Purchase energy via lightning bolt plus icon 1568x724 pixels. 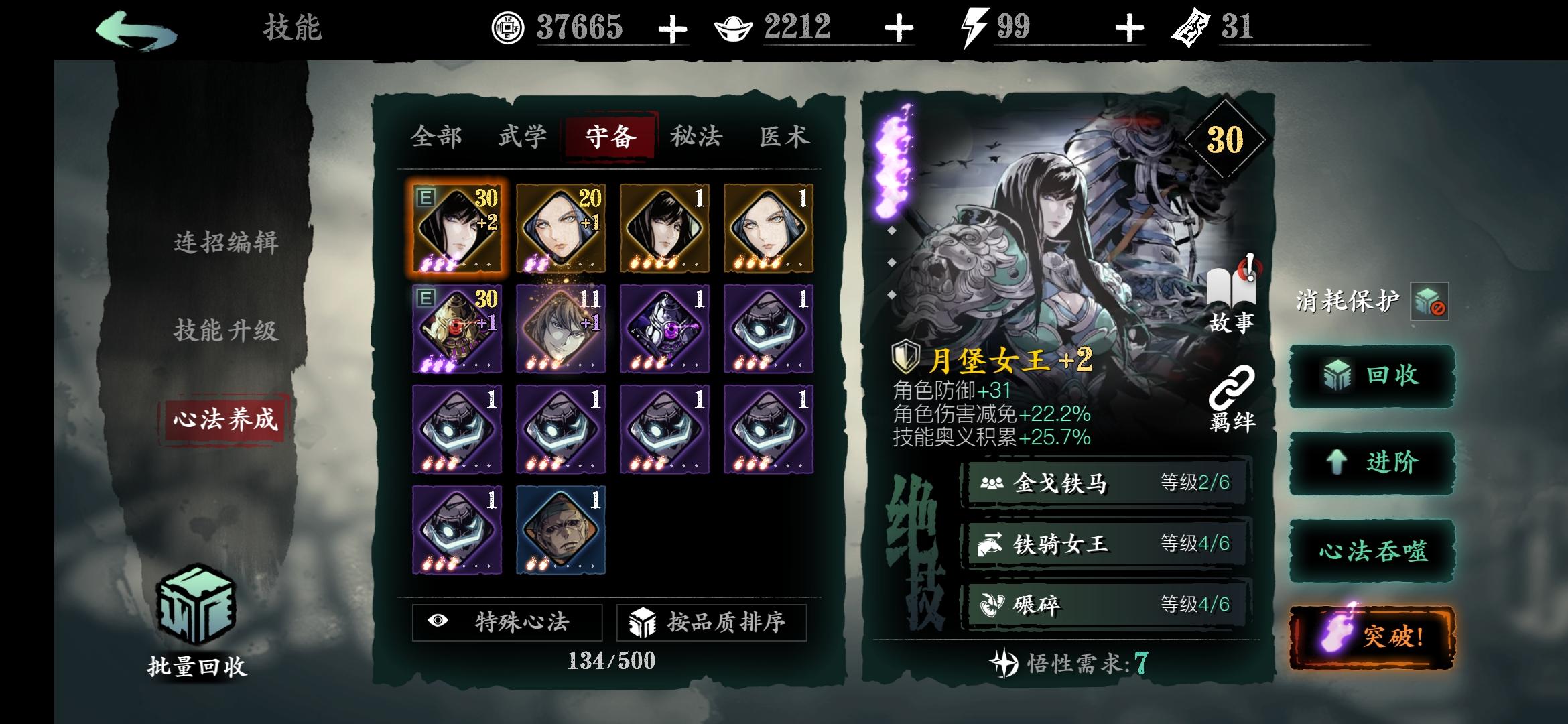tap(1131, 28)
